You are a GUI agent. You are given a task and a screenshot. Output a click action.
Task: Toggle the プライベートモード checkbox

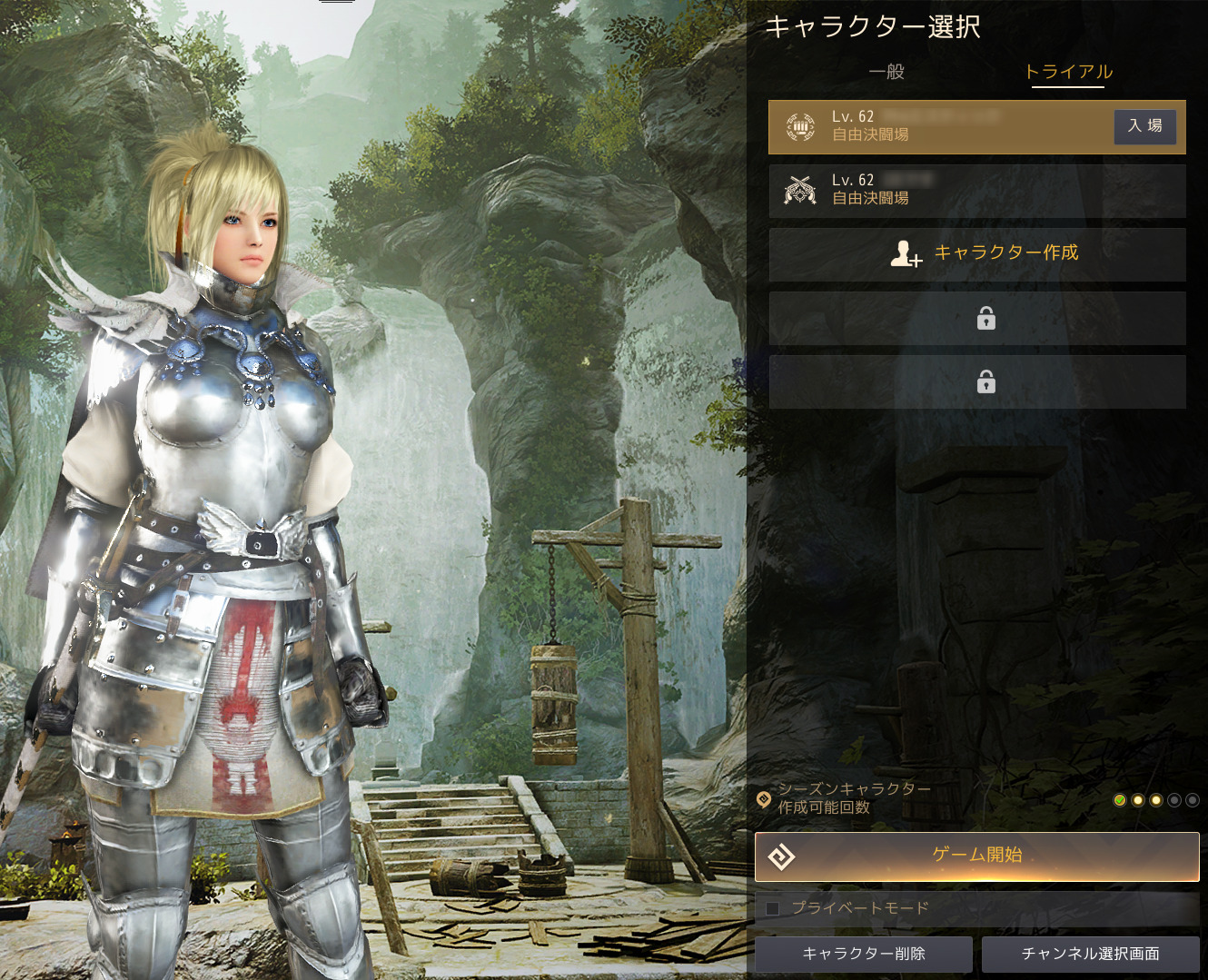coord(773,908)
